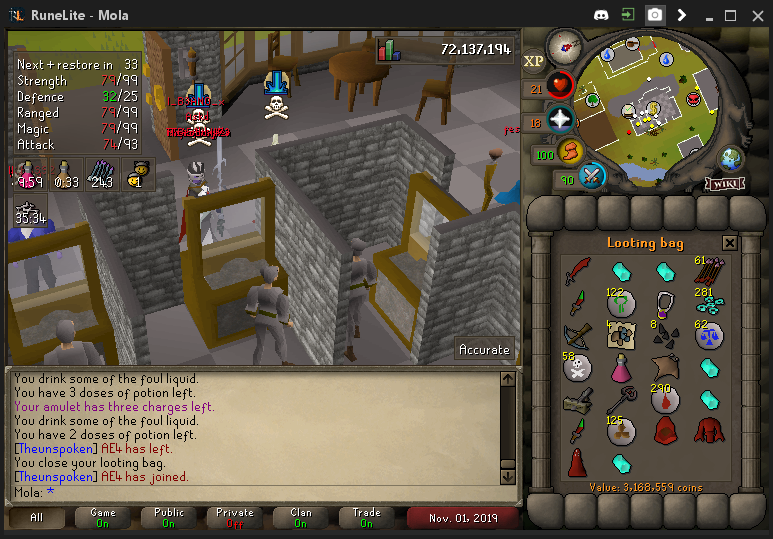
Task: Show the Trade chat tab
Action: (x=367, y=517)
